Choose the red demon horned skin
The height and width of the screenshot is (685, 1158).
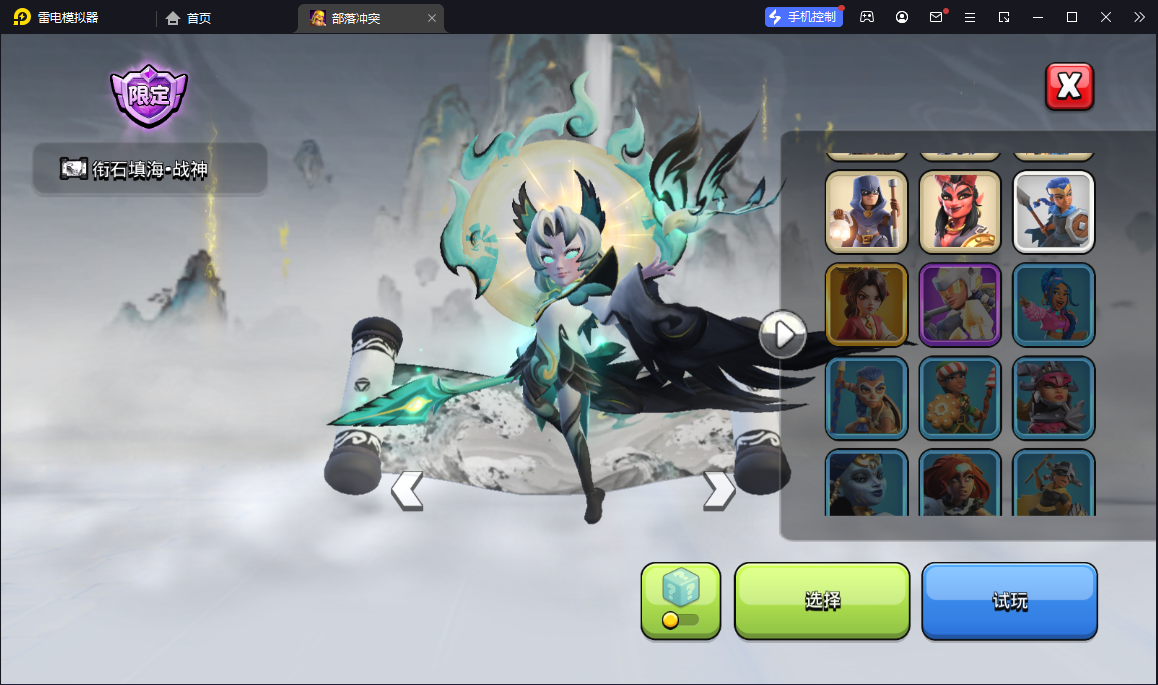tap(959, 212)
